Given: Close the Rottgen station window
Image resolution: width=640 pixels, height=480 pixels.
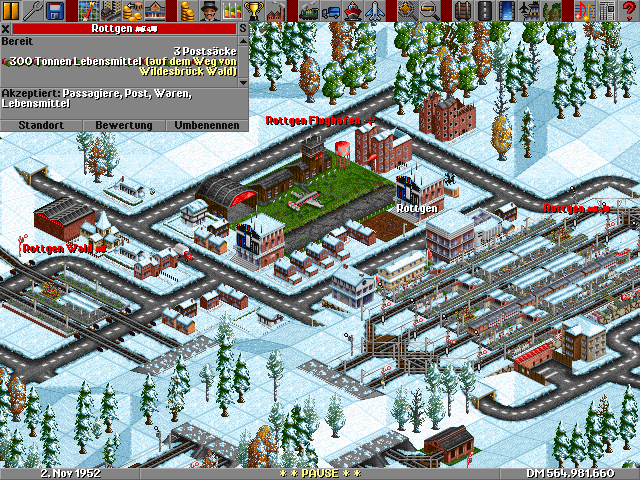Looking at the screenshot, I should pyautogui.click(x=5, y=29).
